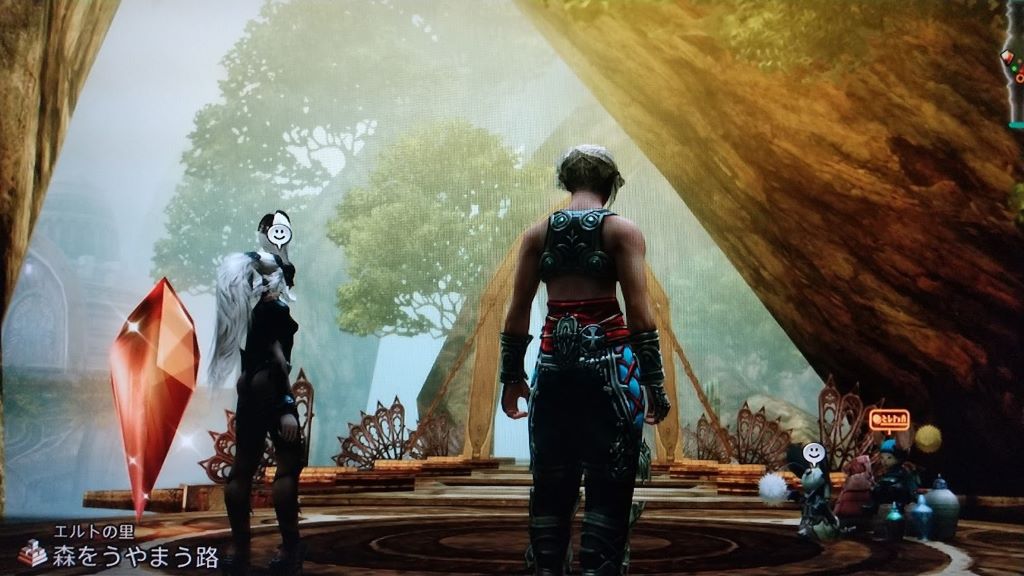Viewport: 1024px width, 576px height.
Task: Open the minimap at the screen edge
Action: tap(1014, 66)
